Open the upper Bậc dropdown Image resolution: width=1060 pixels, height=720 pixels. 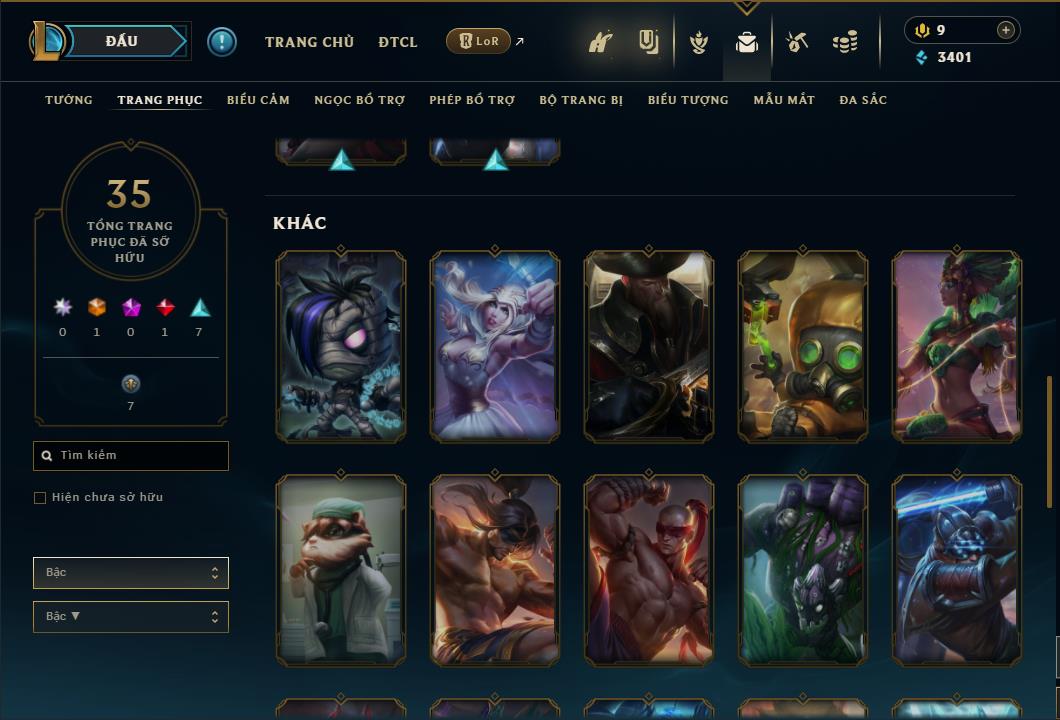tap(131, 573)
